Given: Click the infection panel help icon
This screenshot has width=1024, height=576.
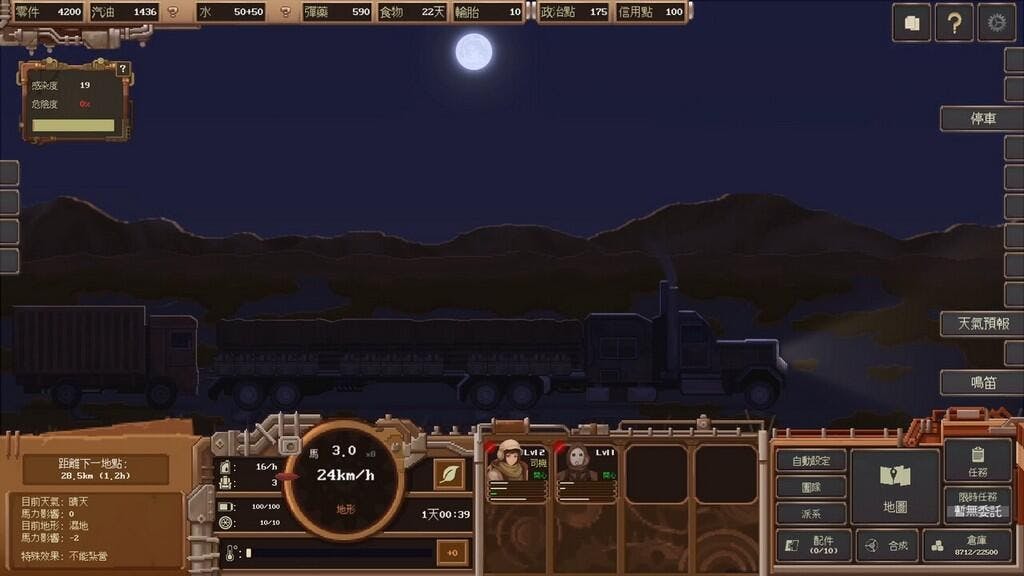Looking at the screenshot, I should tap(123, 69).
